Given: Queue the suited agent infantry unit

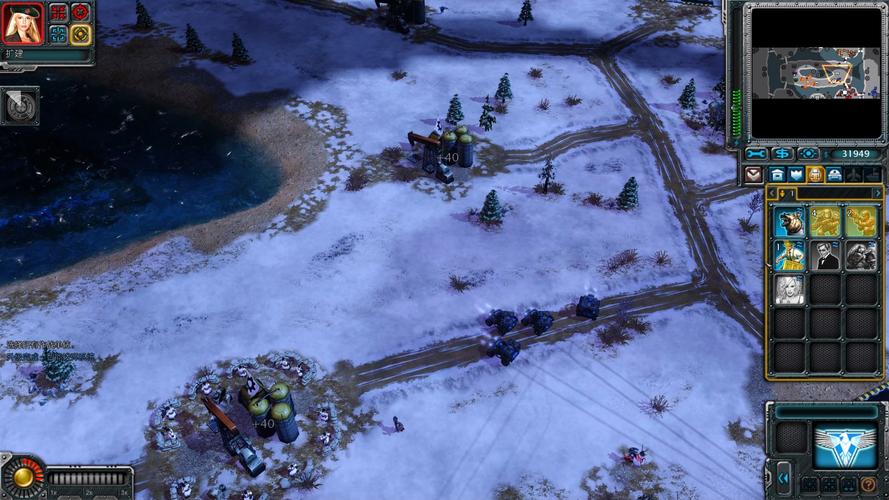Looking at the screenshot, I should [825, 256].
